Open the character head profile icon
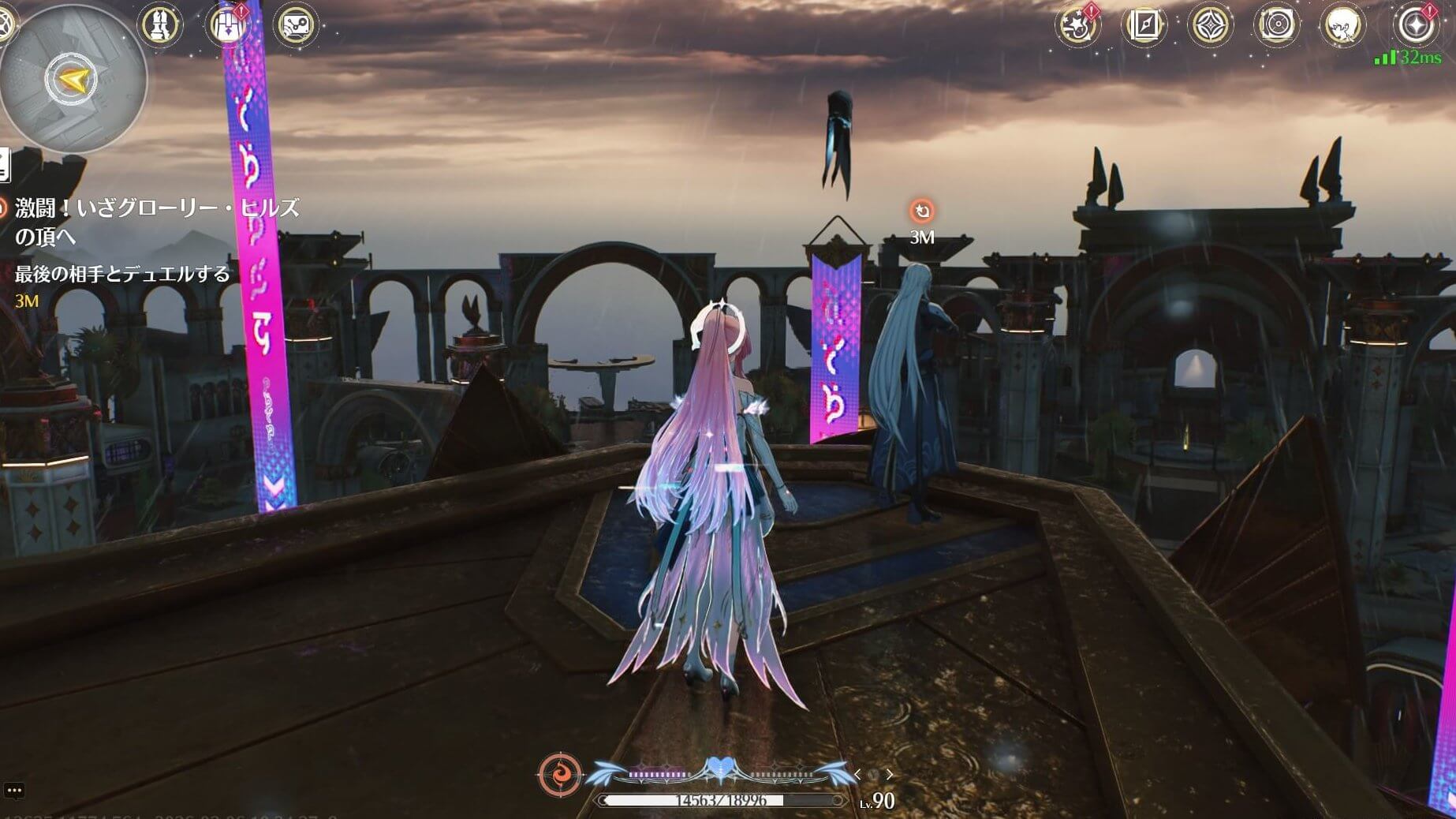The width and height of the screenshot is (1456, 819). pyautogui.click(x=1342, y=26)
